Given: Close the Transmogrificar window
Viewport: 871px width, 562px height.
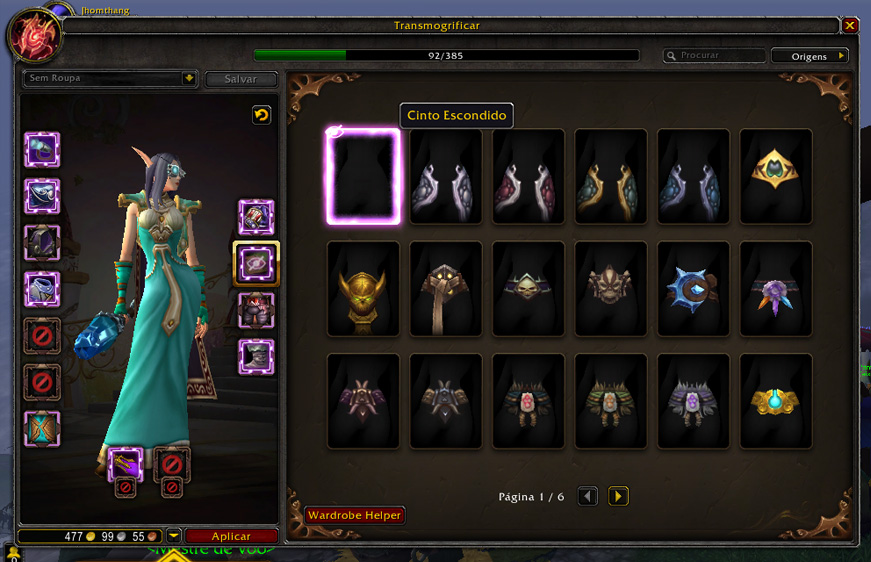Looking at the screenshot, I should pos(849,26).
